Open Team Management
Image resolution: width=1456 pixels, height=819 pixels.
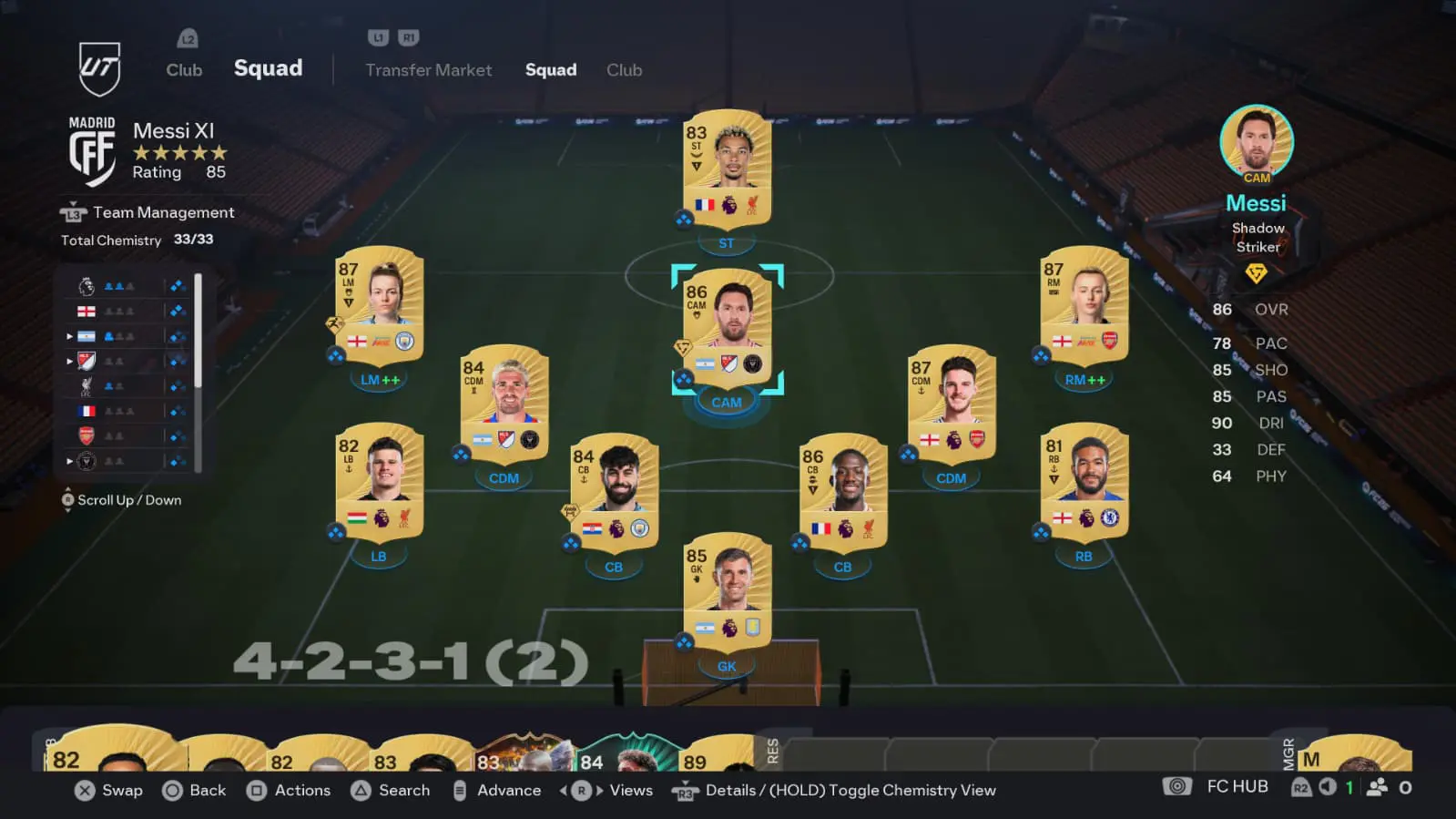[x=163, y=212]
